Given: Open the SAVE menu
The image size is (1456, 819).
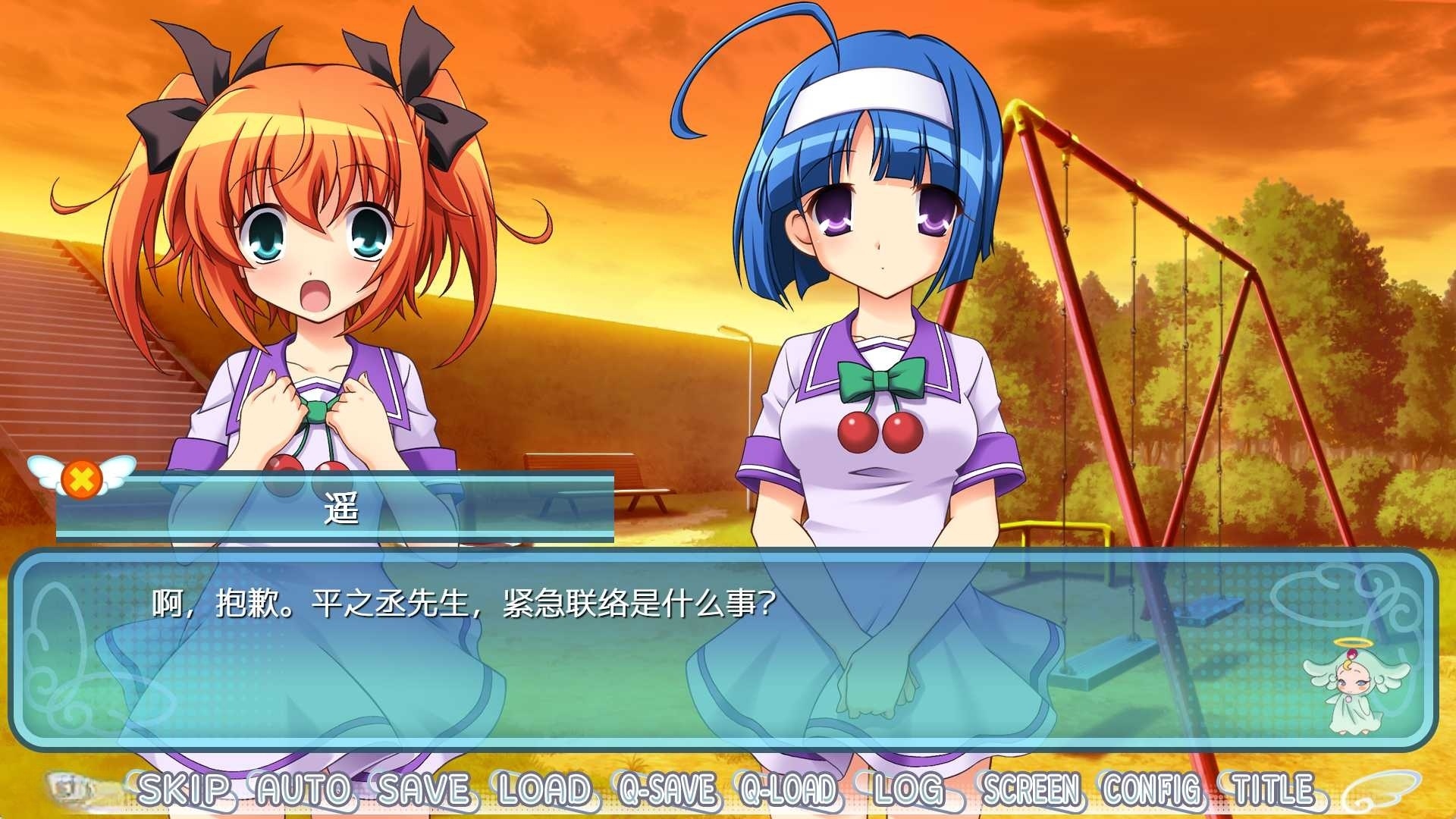Looking at the screenshot, I should (x=424, y=790).
